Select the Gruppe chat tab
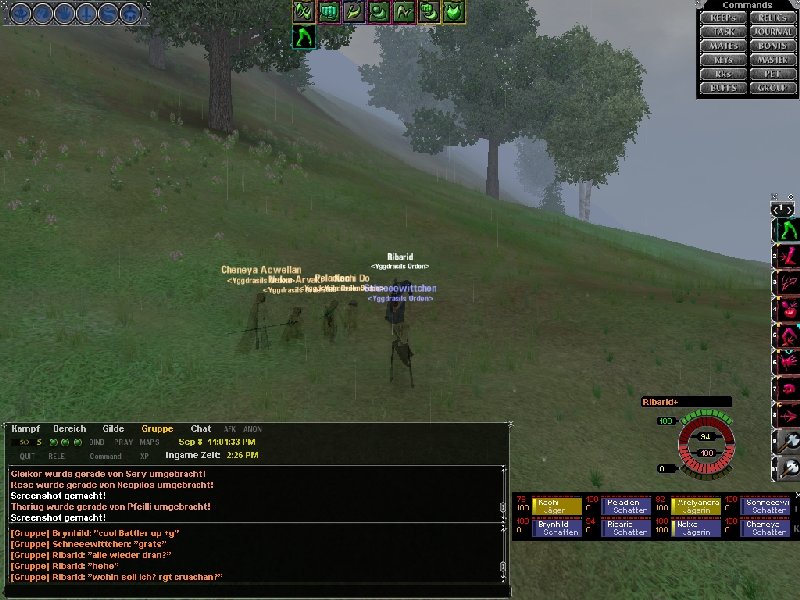Screen dimensions: 800x600 [x=157, y=429]
